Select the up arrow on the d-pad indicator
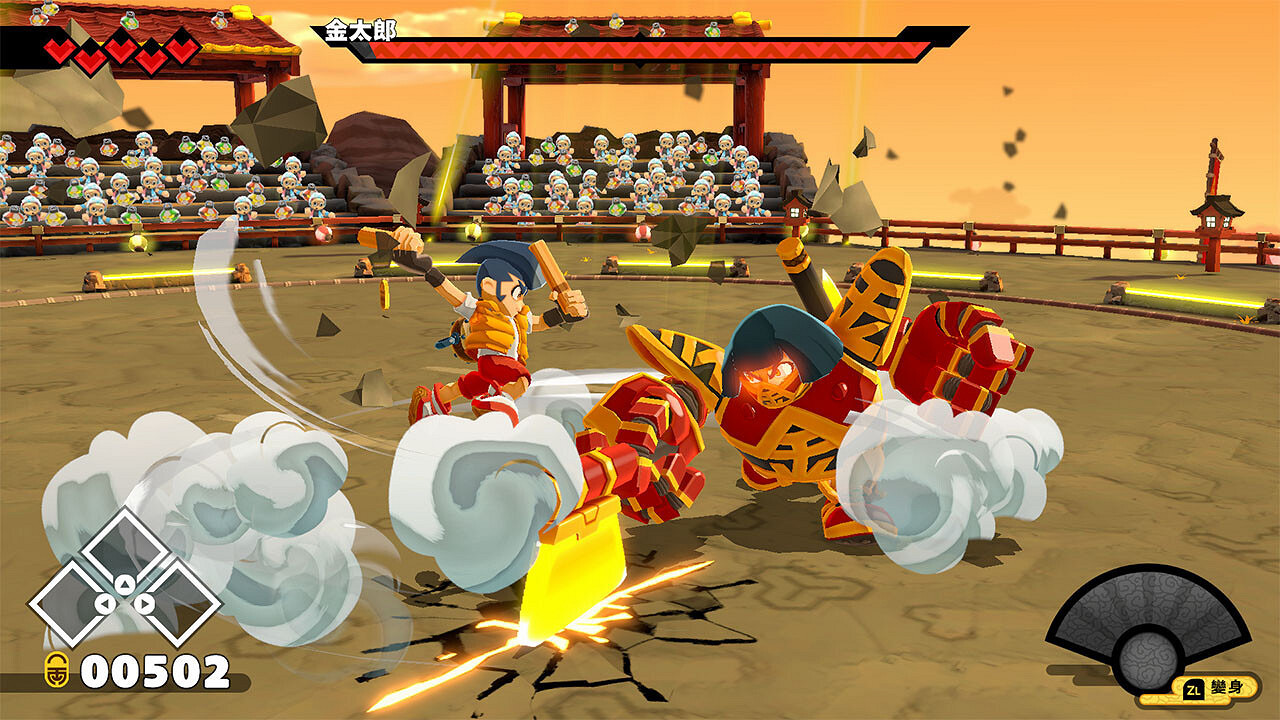This screenshot has width=1280, height=720. [125, 583]
